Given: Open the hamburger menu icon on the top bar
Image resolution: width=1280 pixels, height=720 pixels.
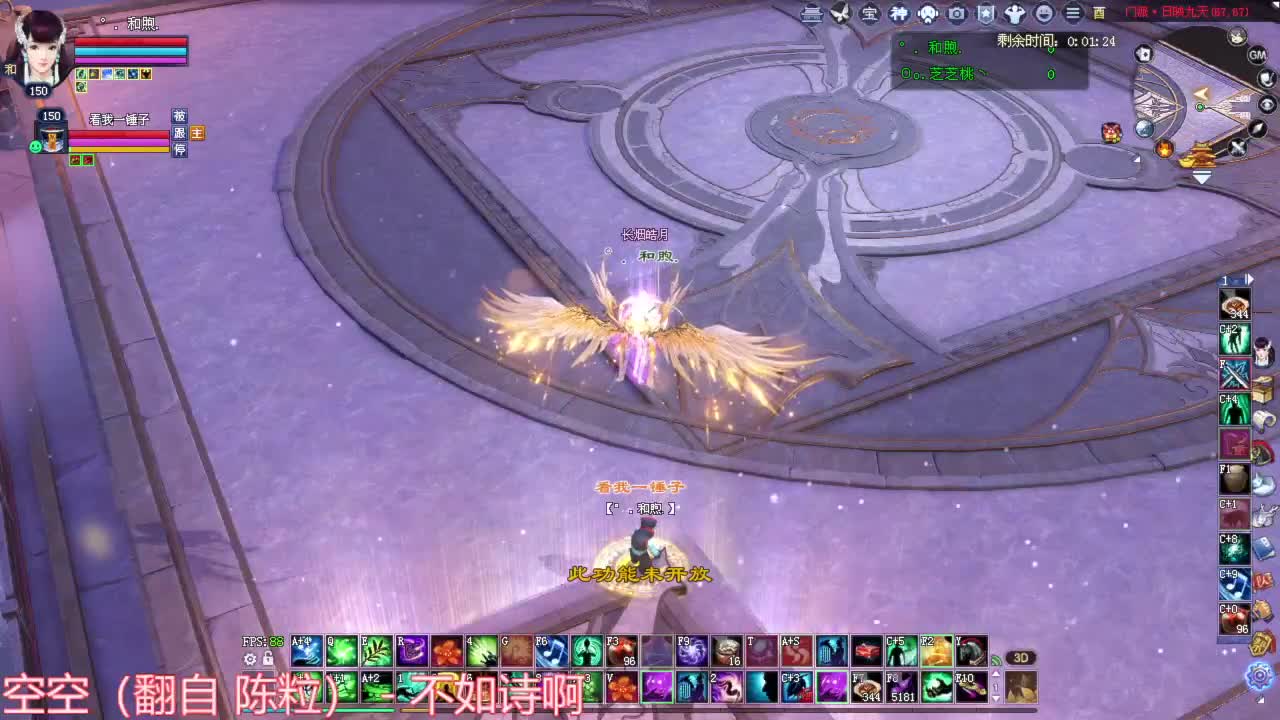Looking at the screenshot, I should [x=1073, y=13].
